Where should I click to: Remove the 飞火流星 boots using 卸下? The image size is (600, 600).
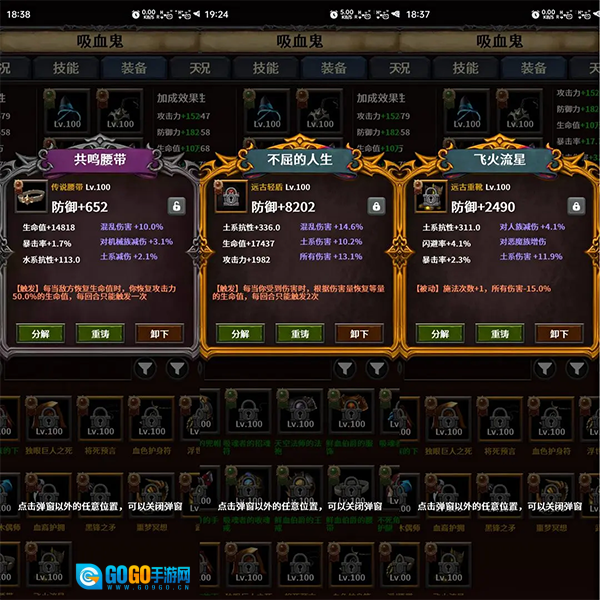(558, 334)
